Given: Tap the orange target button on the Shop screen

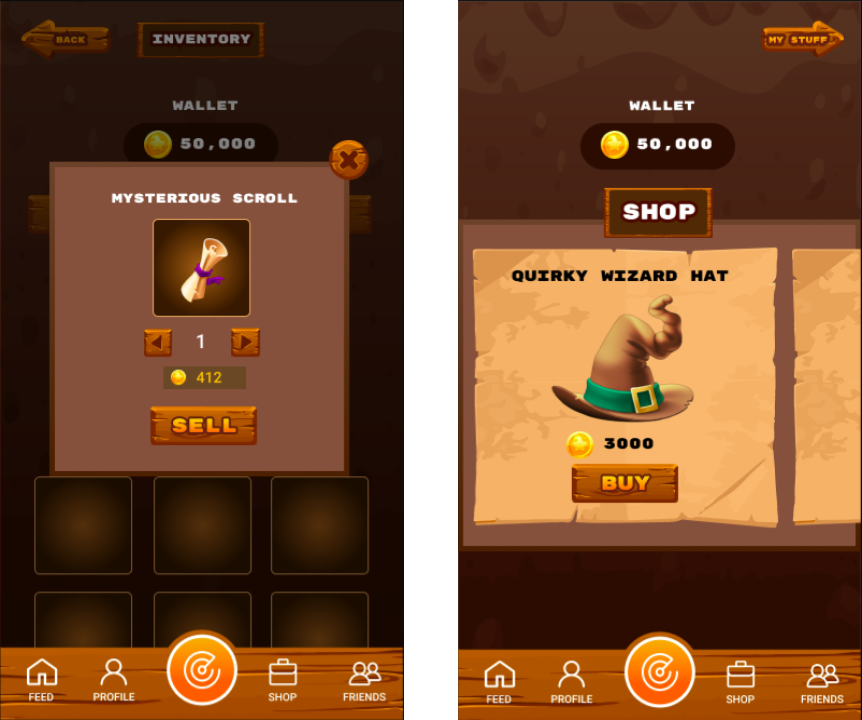Looking at the screenshot, I should tap(660, 671).
